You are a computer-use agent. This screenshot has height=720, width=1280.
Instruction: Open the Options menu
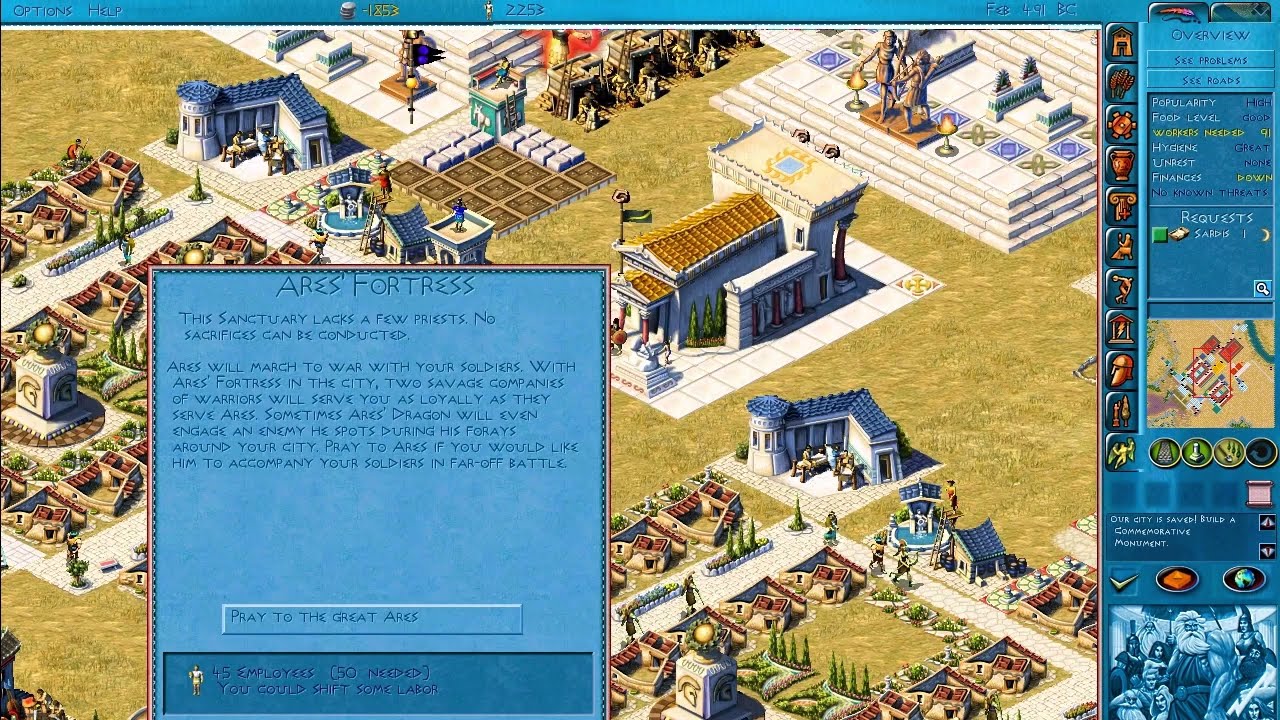point(42,11)
